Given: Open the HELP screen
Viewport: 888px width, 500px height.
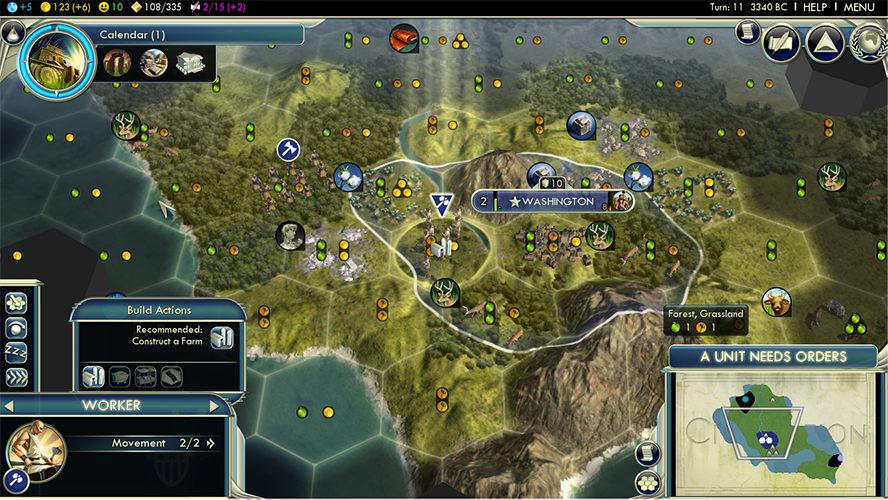Looking at the screenshot, I should click(815, 7).
